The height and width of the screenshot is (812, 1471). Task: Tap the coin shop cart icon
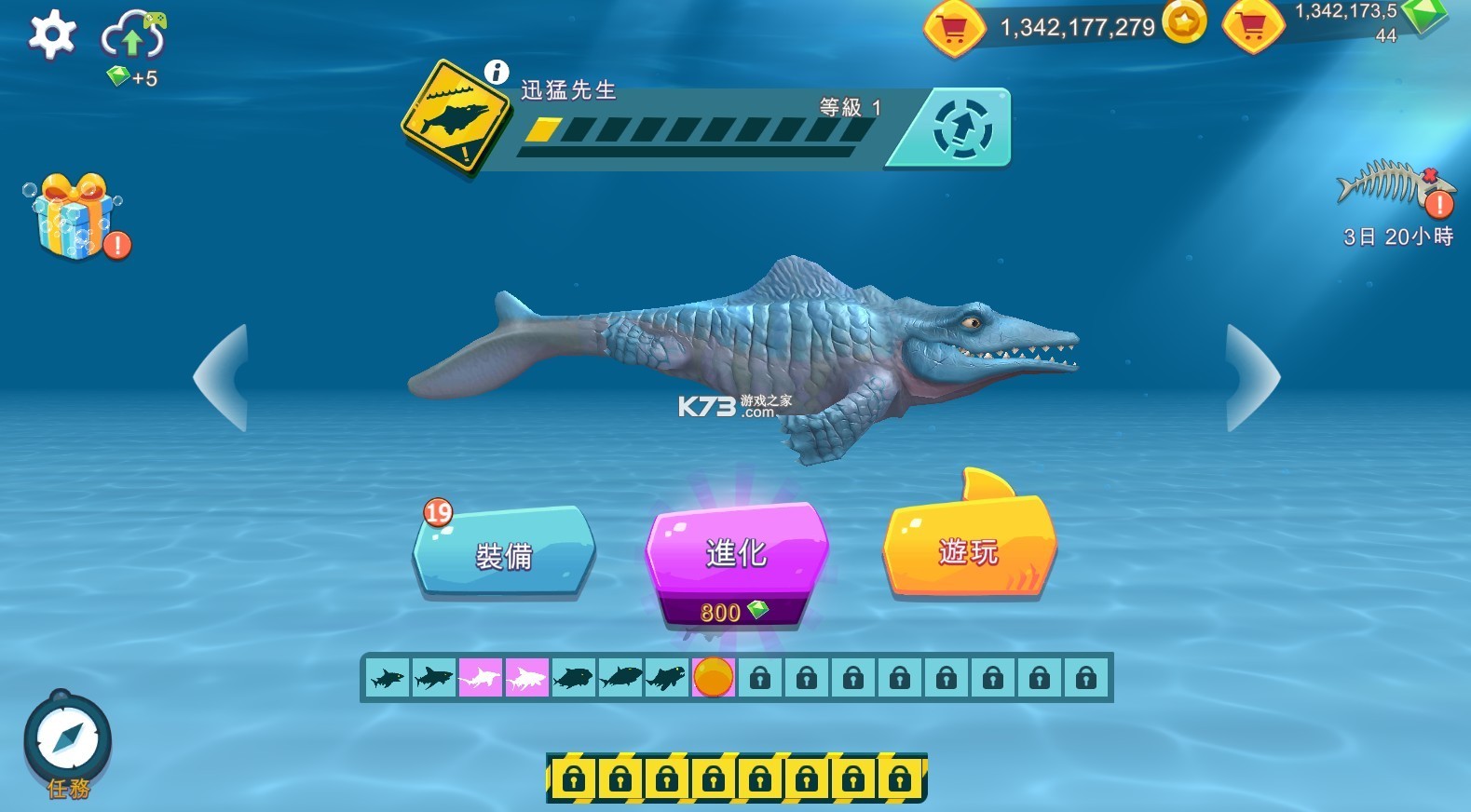click(x=956, y=26)
